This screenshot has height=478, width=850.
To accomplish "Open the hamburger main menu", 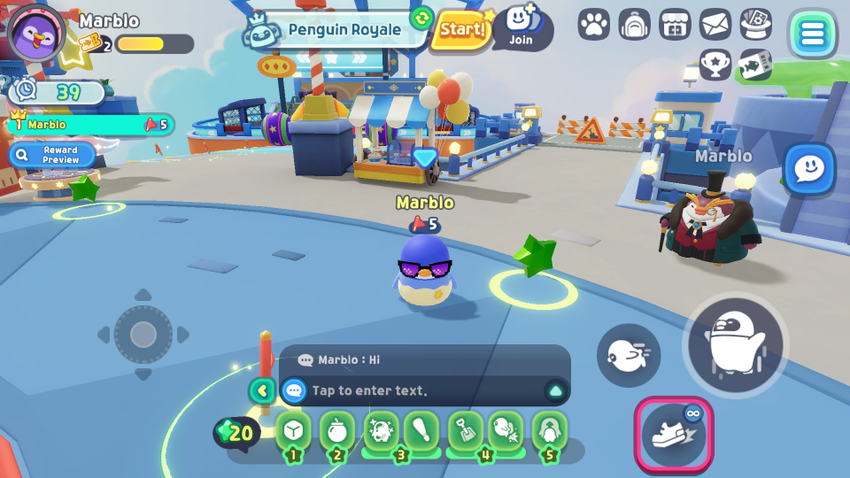I will point(812,35).
